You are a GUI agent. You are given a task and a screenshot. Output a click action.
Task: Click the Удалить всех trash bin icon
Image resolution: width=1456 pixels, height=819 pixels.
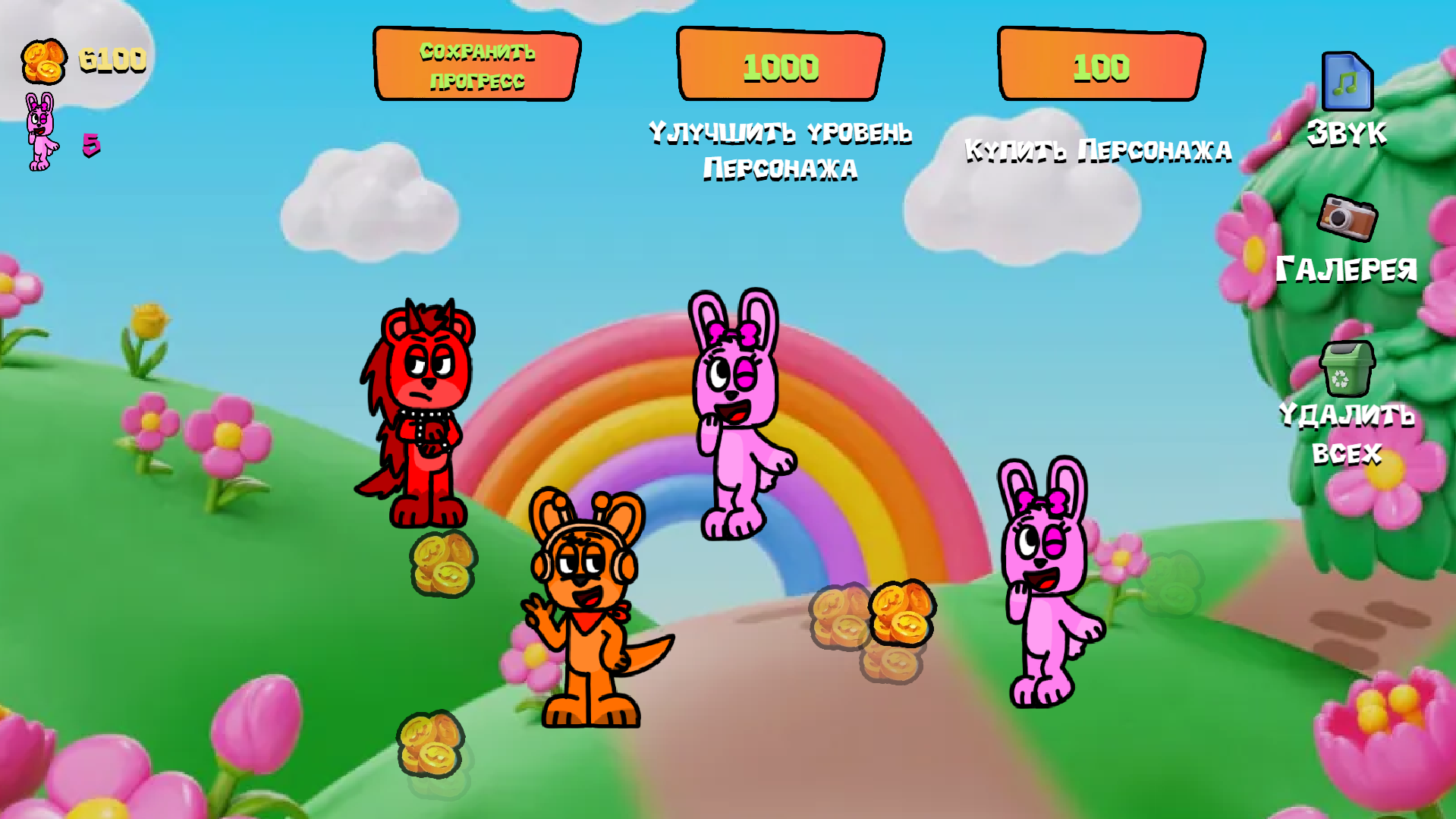[1348, 370]
